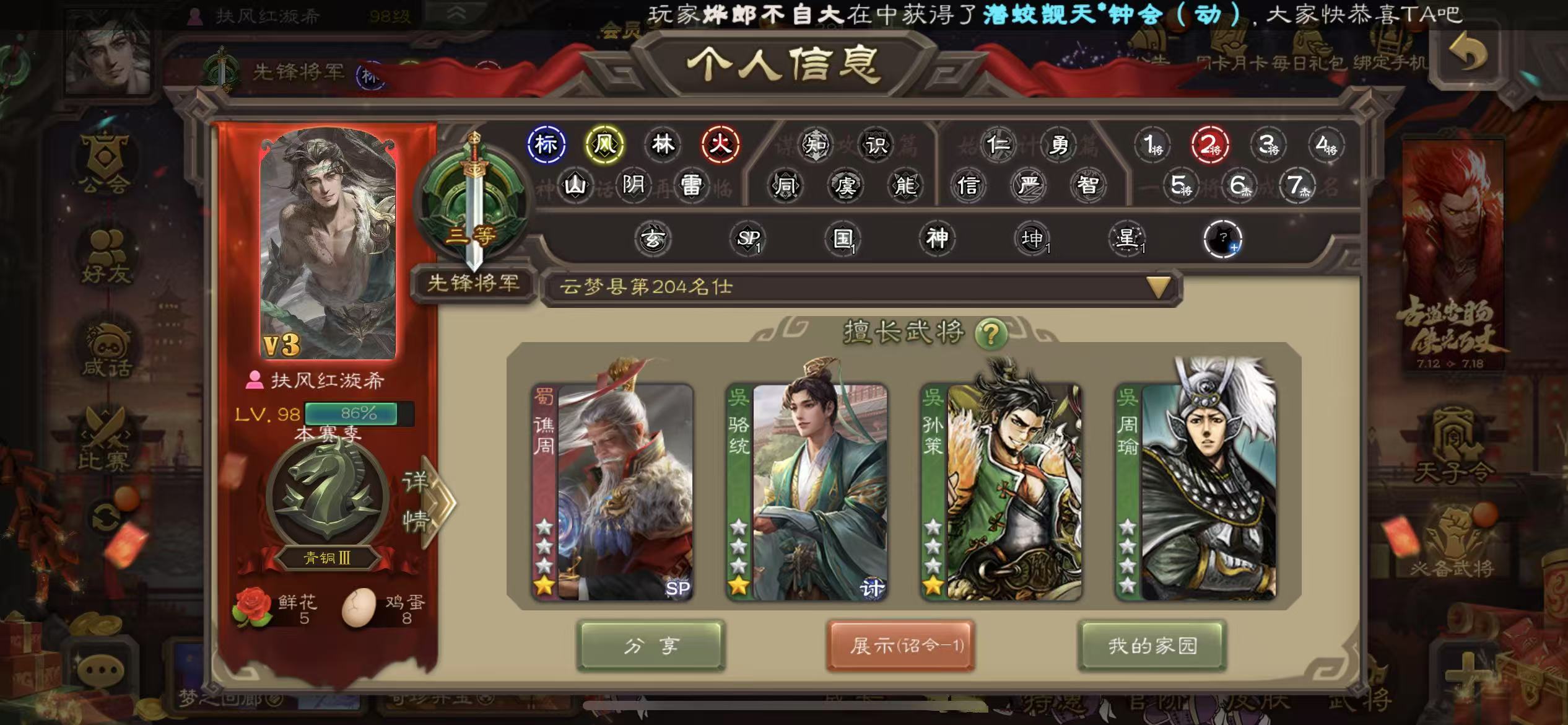Activate the 展示 display button

pos(901,646)
